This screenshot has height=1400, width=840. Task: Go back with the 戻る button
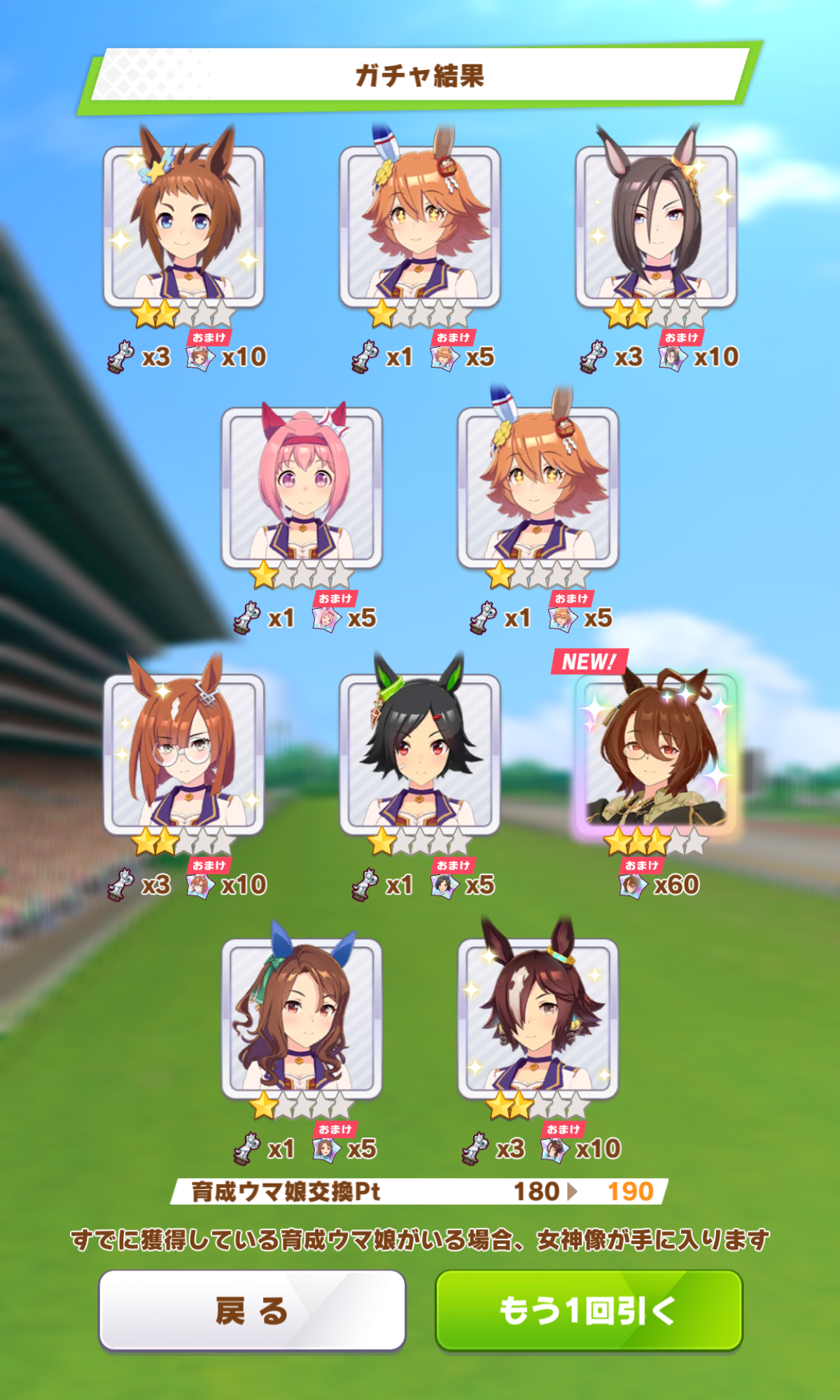click(252, 1310)
